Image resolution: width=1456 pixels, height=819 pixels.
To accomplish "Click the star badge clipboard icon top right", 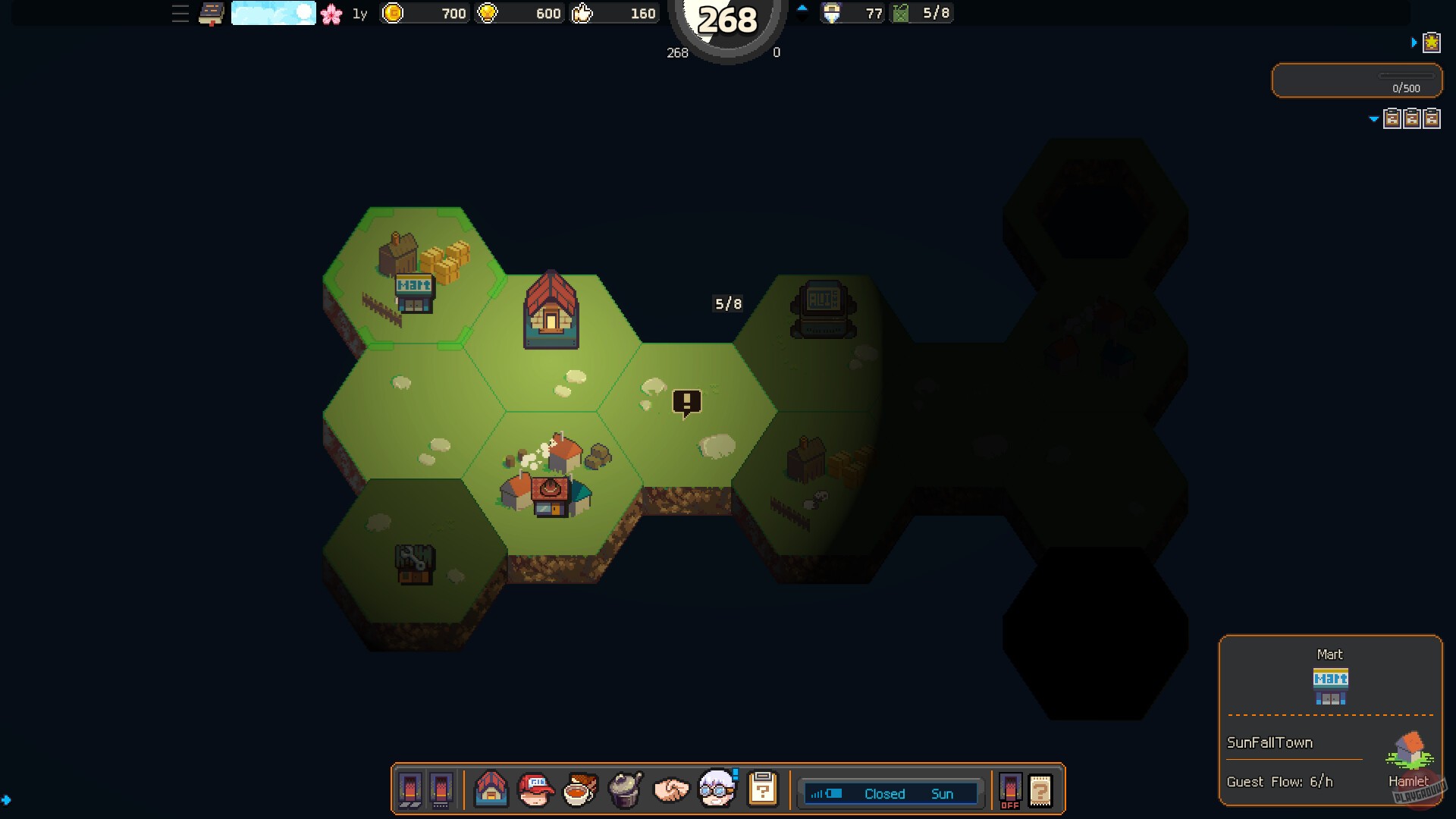I will pyautogui.click(x=1432, y=43).
